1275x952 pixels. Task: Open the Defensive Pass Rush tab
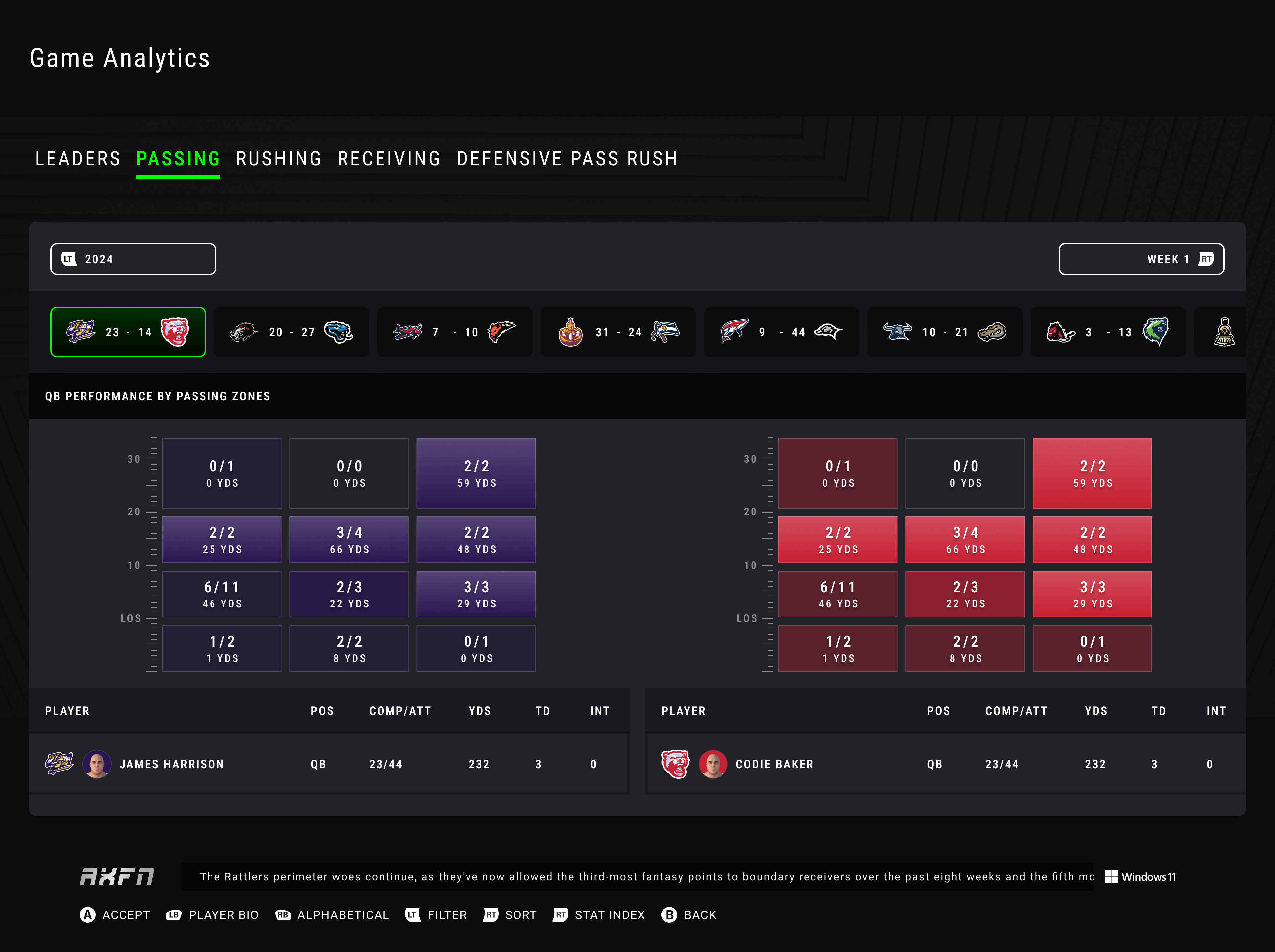pyautogui.click(x=567, y=158)
